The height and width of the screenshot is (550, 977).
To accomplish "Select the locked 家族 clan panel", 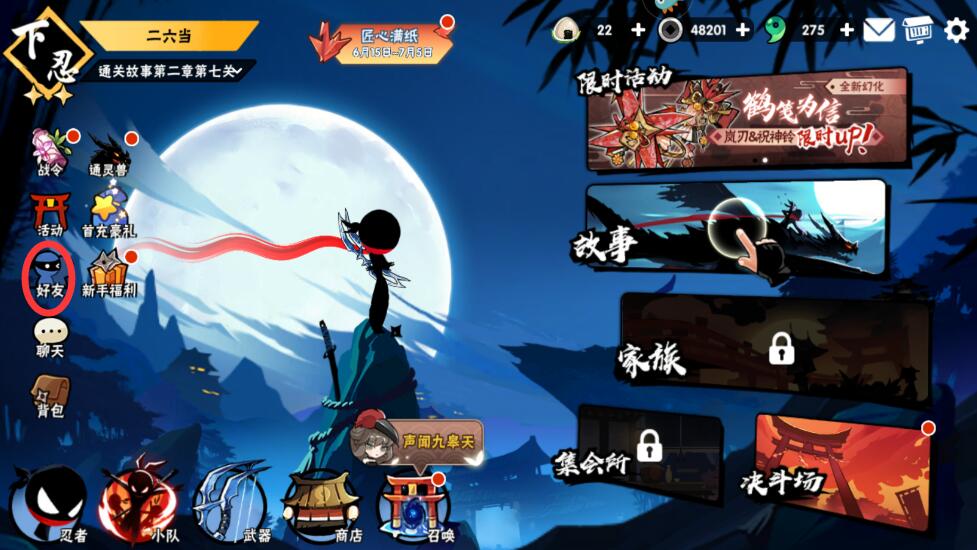I will 775,348.
